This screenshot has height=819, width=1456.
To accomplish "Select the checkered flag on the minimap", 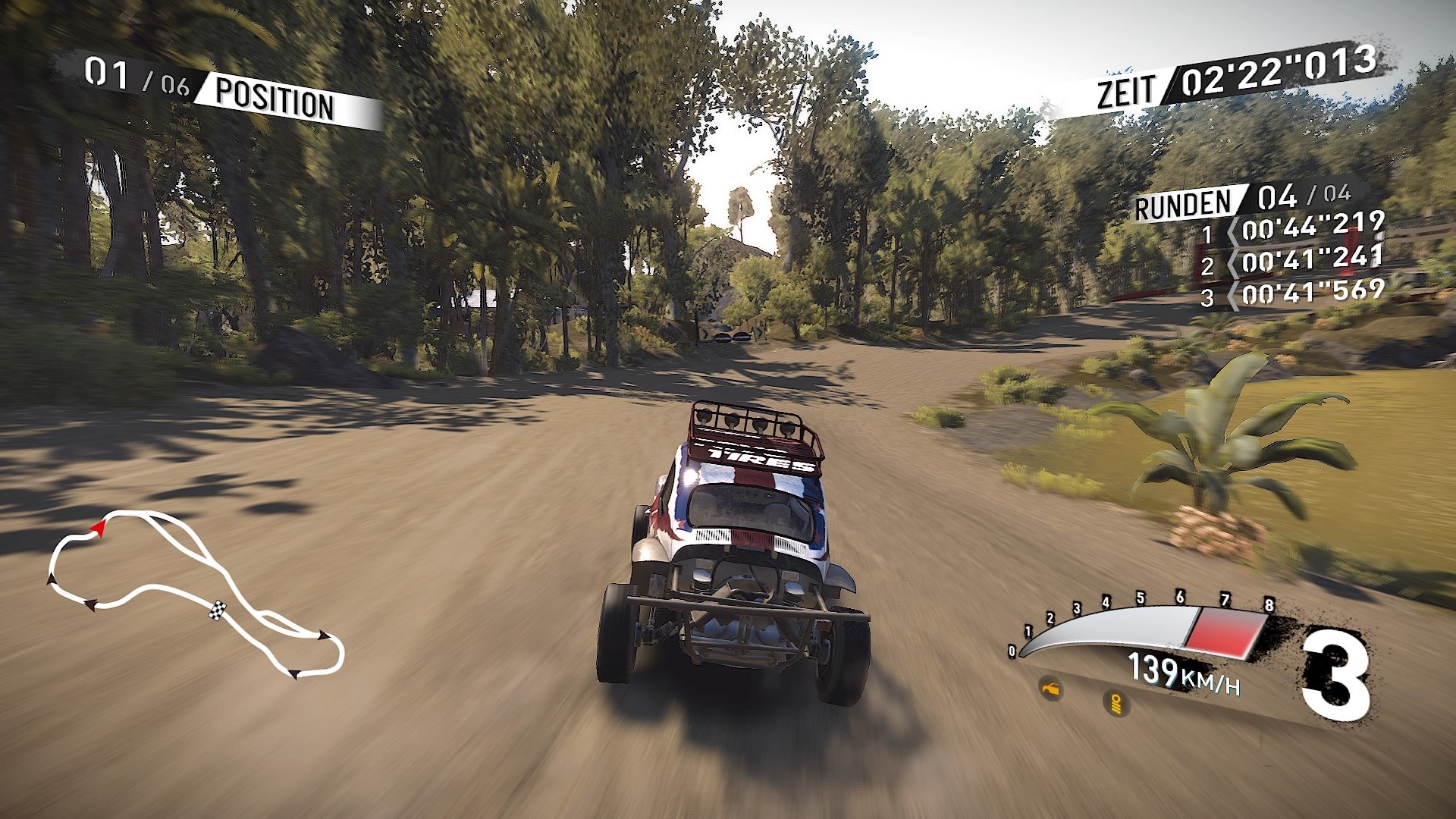I will (218, 610).
